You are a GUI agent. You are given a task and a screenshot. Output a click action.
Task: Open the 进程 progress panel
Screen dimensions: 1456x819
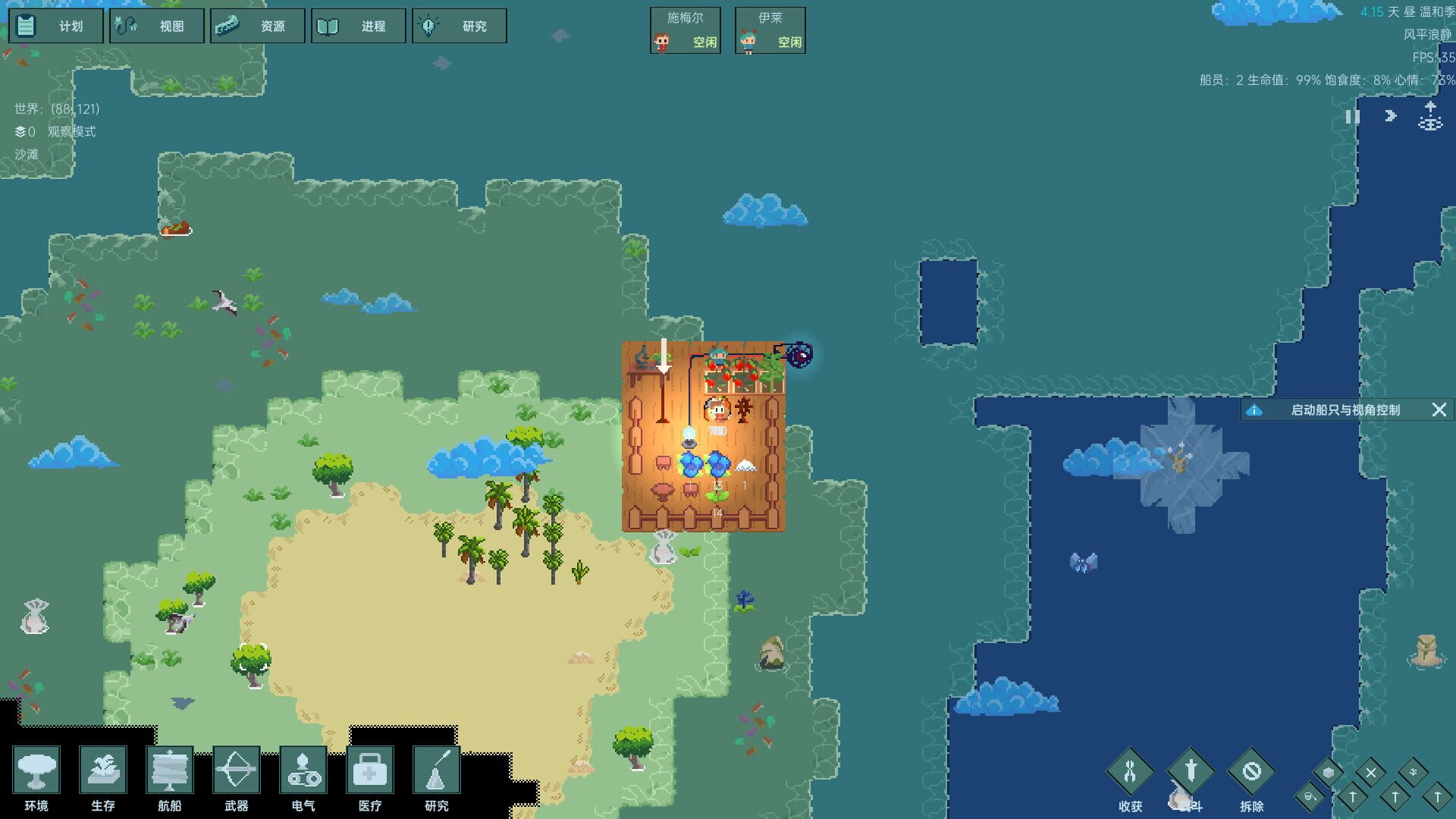[x=359, y=25]
